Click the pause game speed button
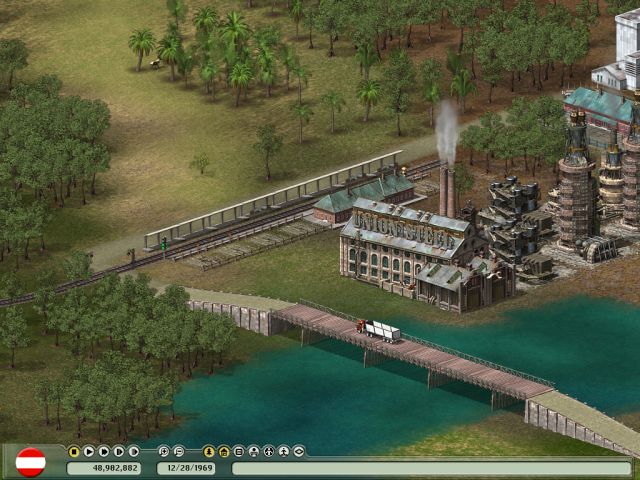 74,451
